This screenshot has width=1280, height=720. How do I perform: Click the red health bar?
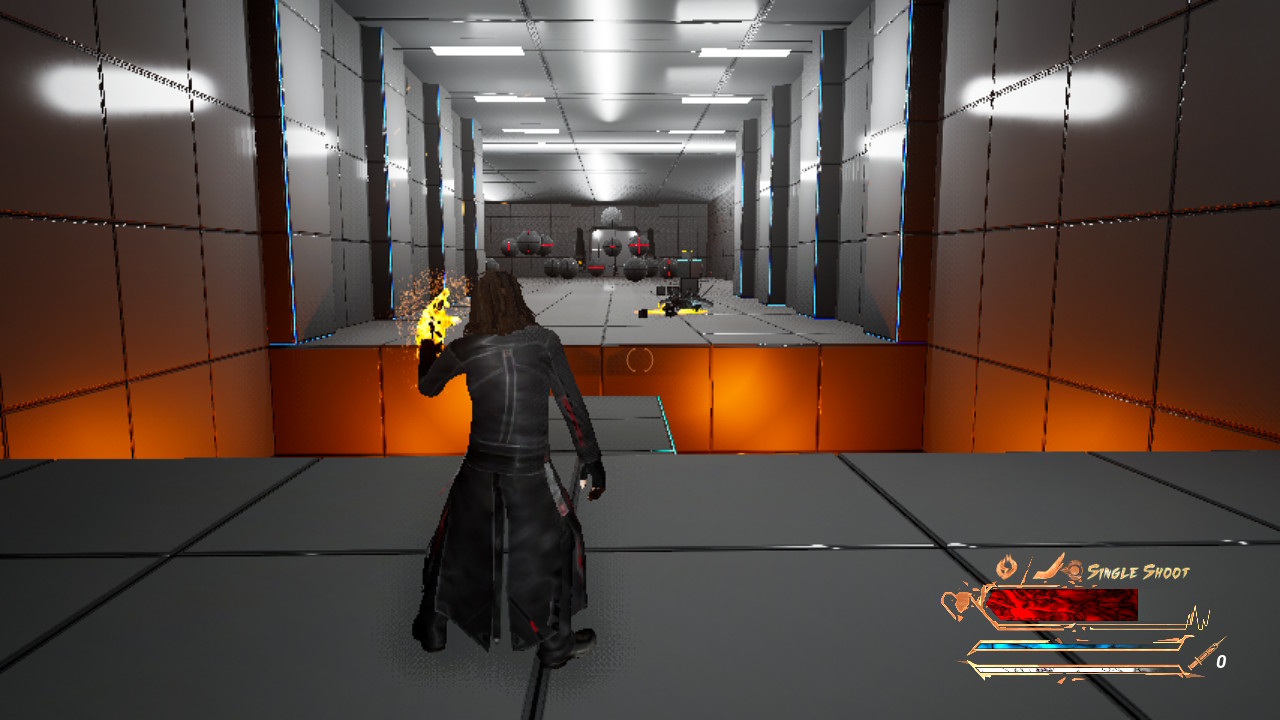point(1060,603)
